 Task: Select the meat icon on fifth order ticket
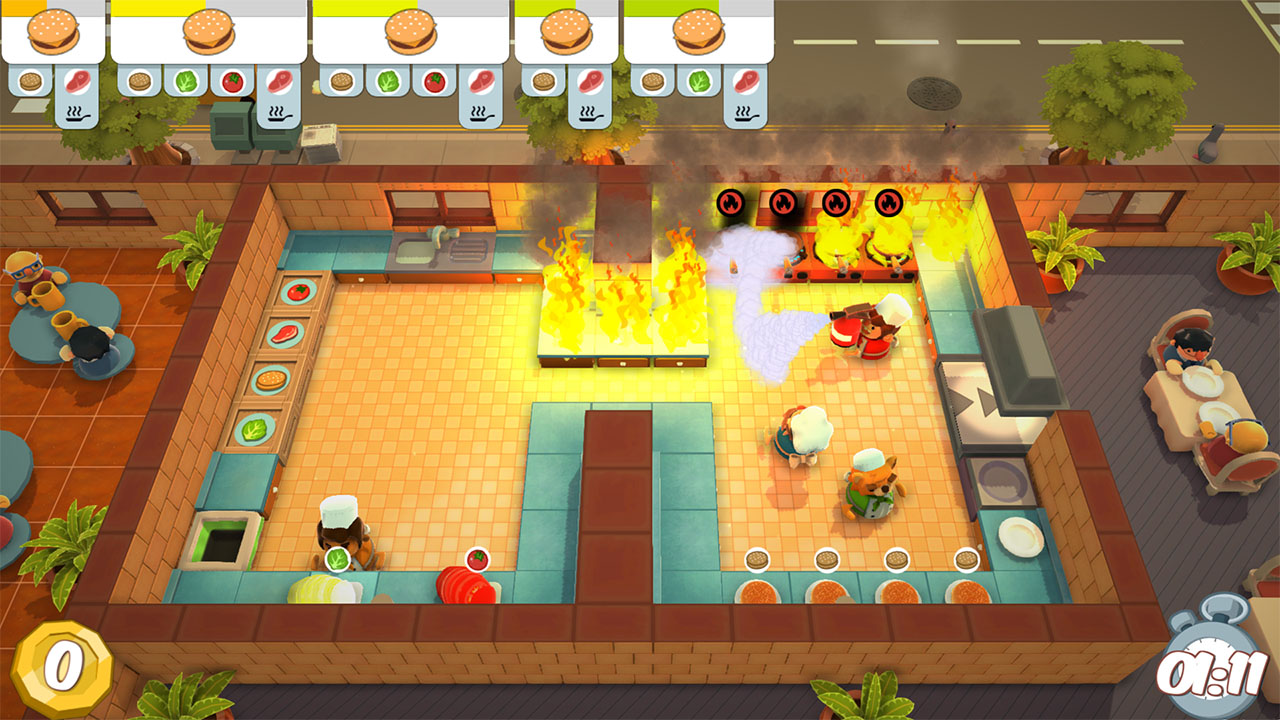[x=745, y=82]
